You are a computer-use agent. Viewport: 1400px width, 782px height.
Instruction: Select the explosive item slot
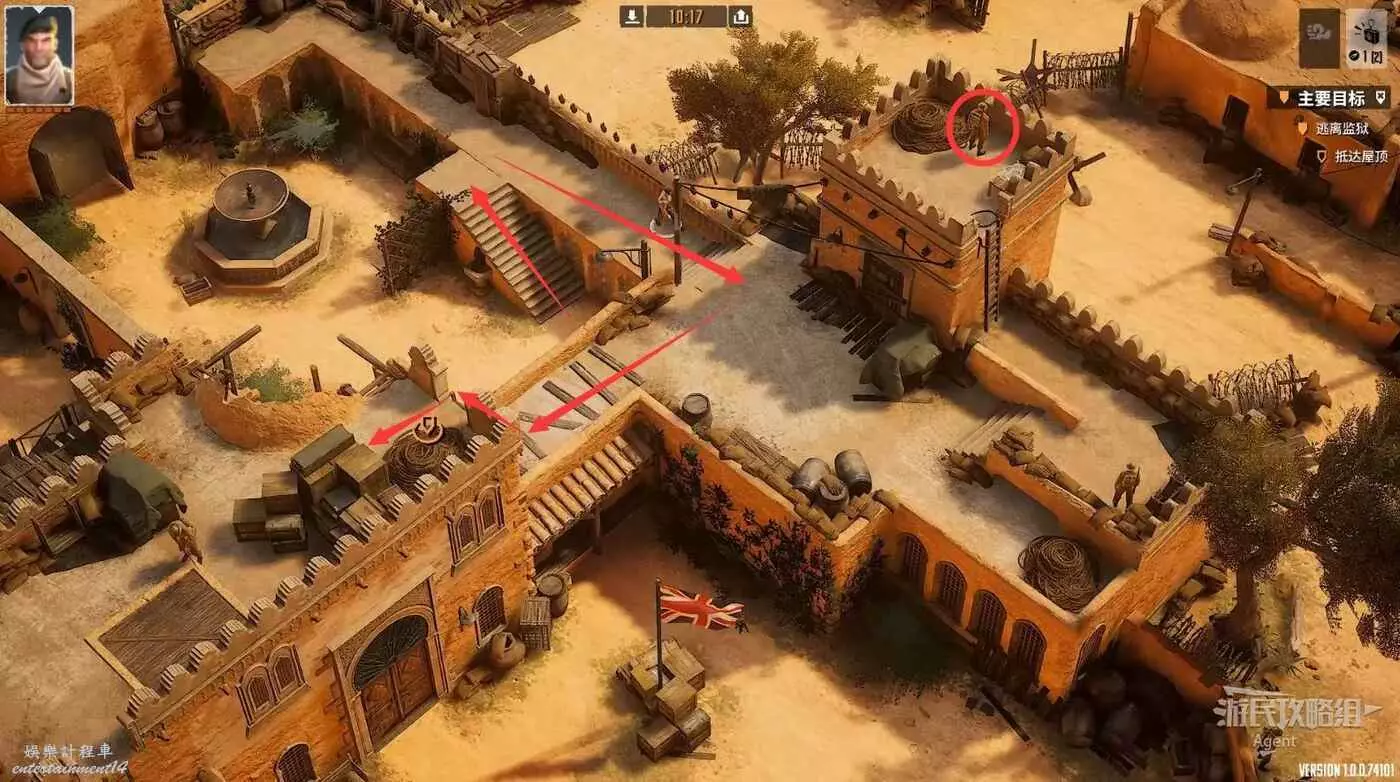(x=1365, y=38)
